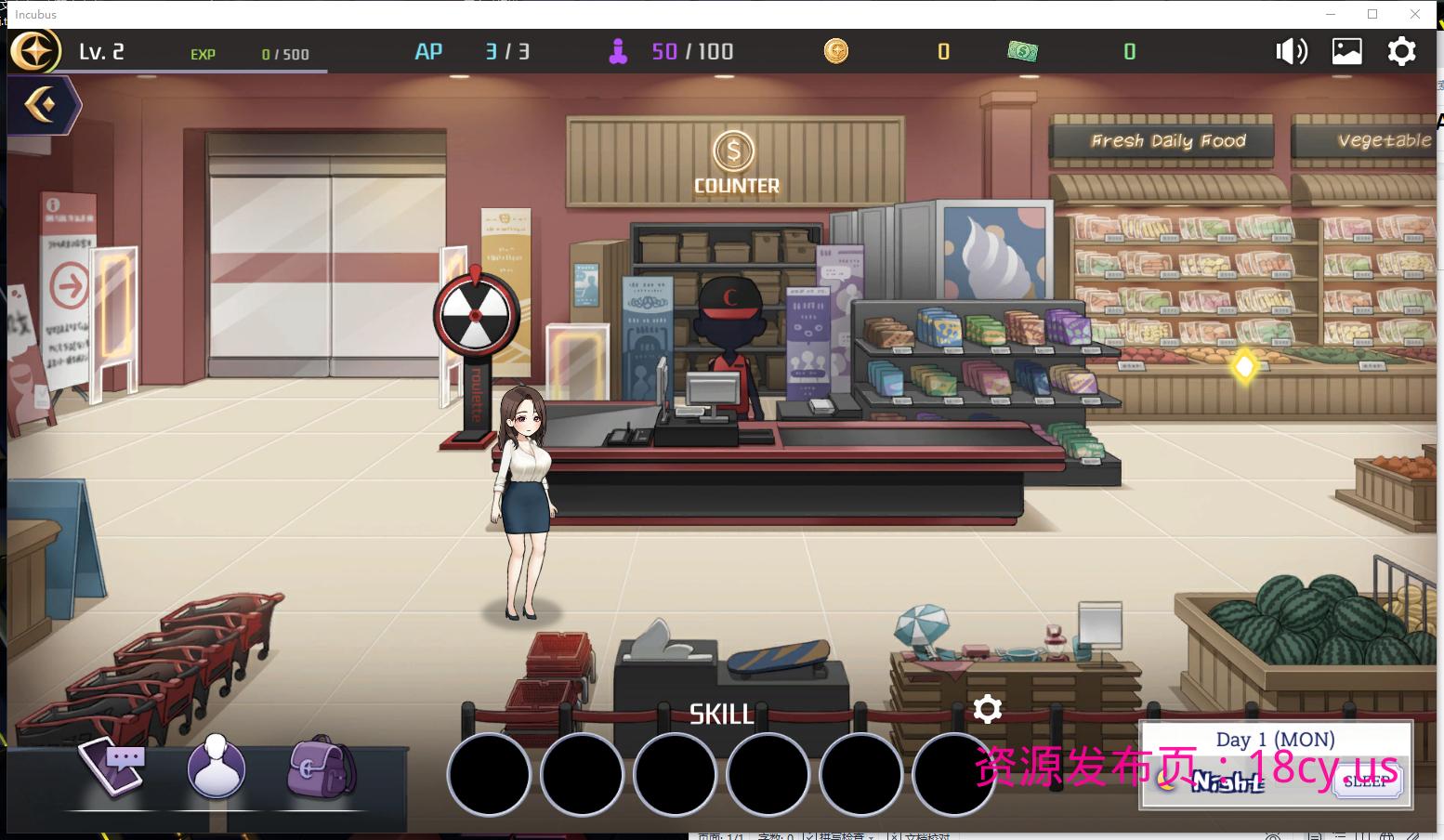Click the yellow diamond location marker
Viewport: 1444px width, 840px height.
1244,366
